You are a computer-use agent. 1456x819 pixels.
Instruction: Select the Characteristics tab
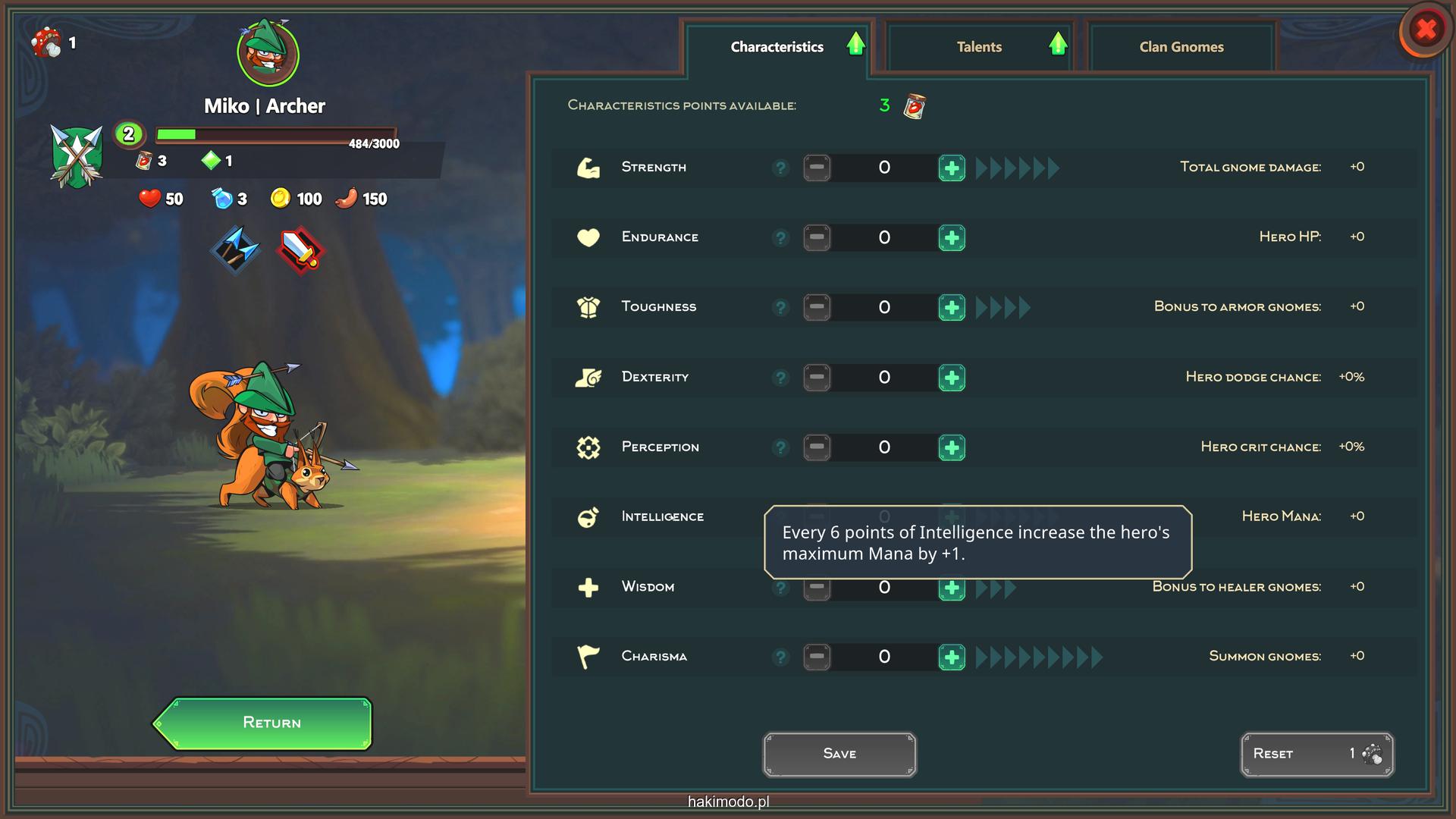click(777, 47)
